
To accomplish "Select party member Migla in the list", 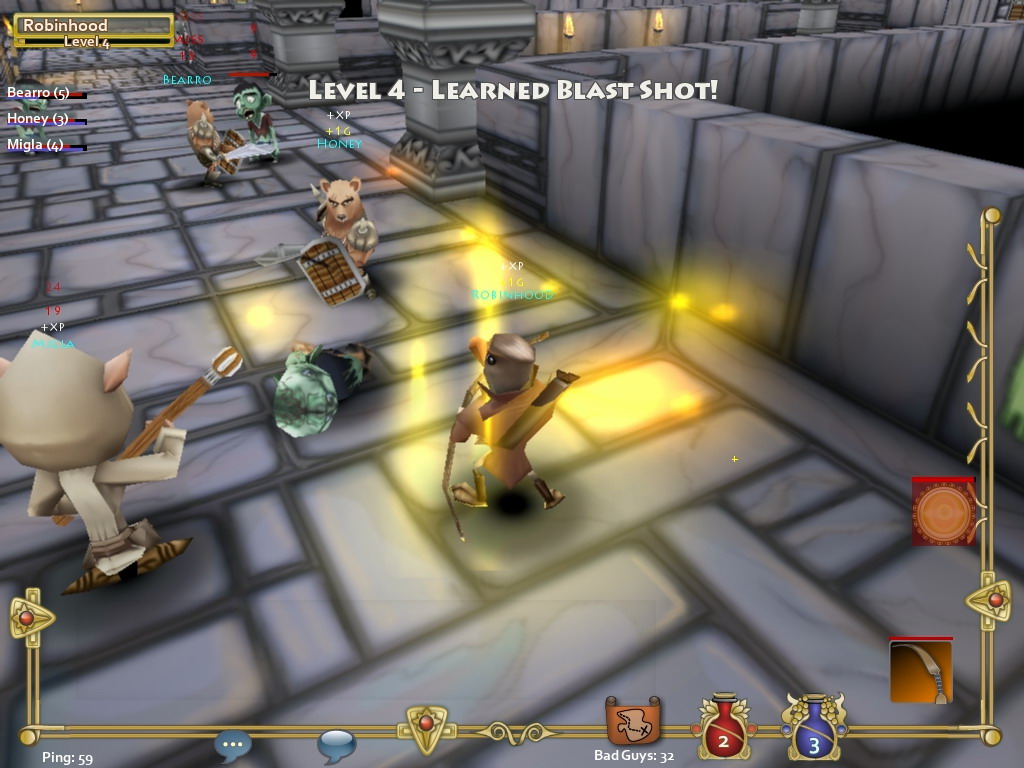I will (36, 145).
